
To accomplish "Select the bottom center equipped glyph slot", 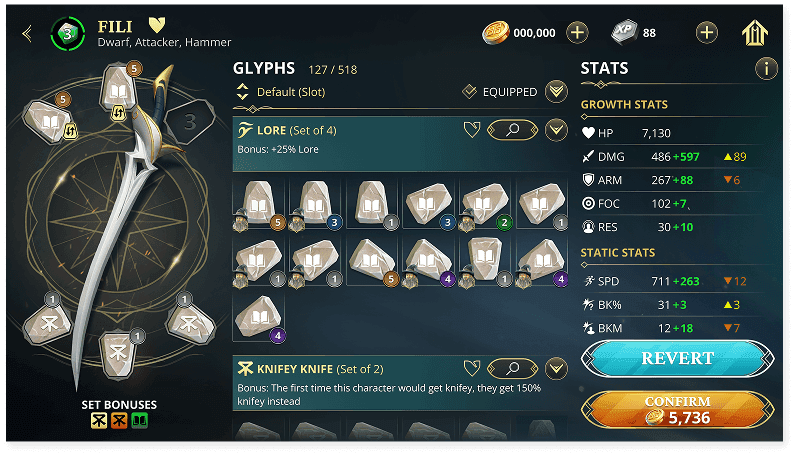I will pos(117,354).
